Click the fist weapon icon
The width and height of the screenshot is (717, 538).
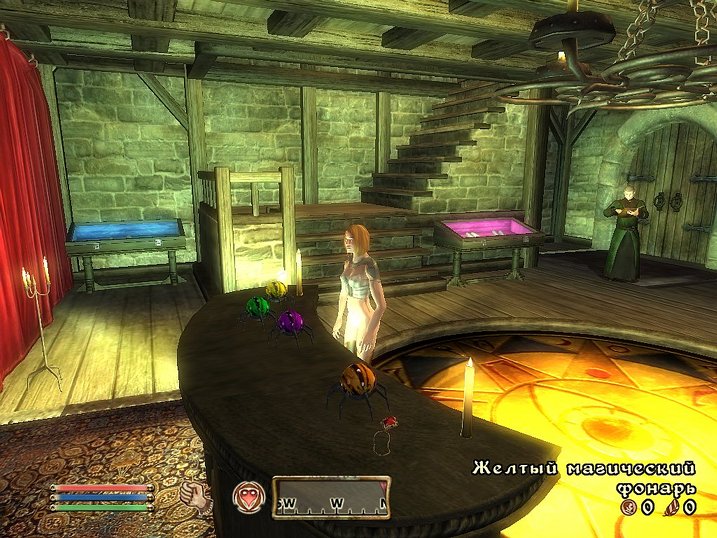point(198,497)
